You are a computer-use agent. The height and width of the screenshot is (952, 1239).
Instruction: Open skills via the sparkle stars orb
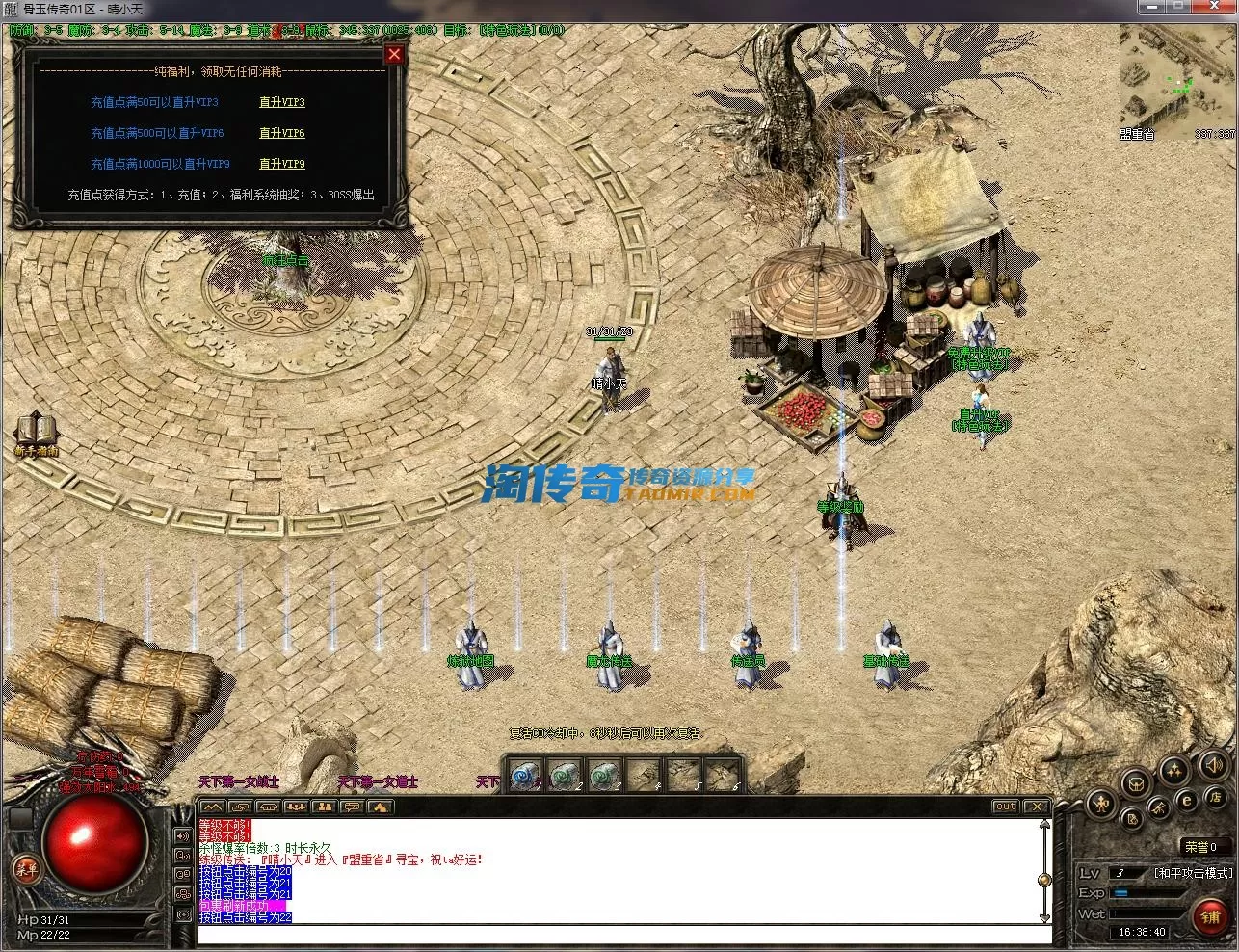1174,769
